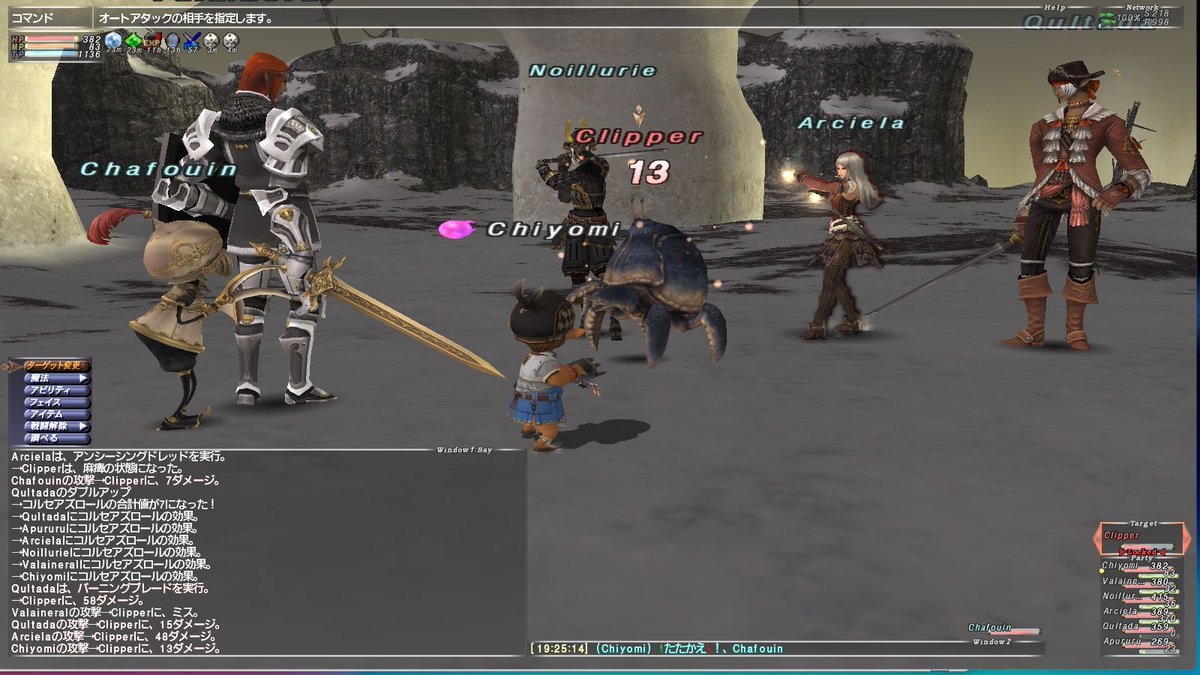Choose 戦闘解除 to disengage
Image resolution: width=1200 pixels, height=675 pixels.
54,427
